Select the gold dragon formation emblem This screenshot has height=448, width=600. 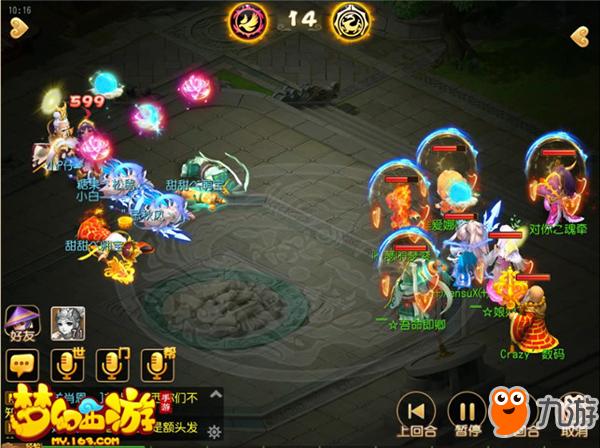[350, 18]
